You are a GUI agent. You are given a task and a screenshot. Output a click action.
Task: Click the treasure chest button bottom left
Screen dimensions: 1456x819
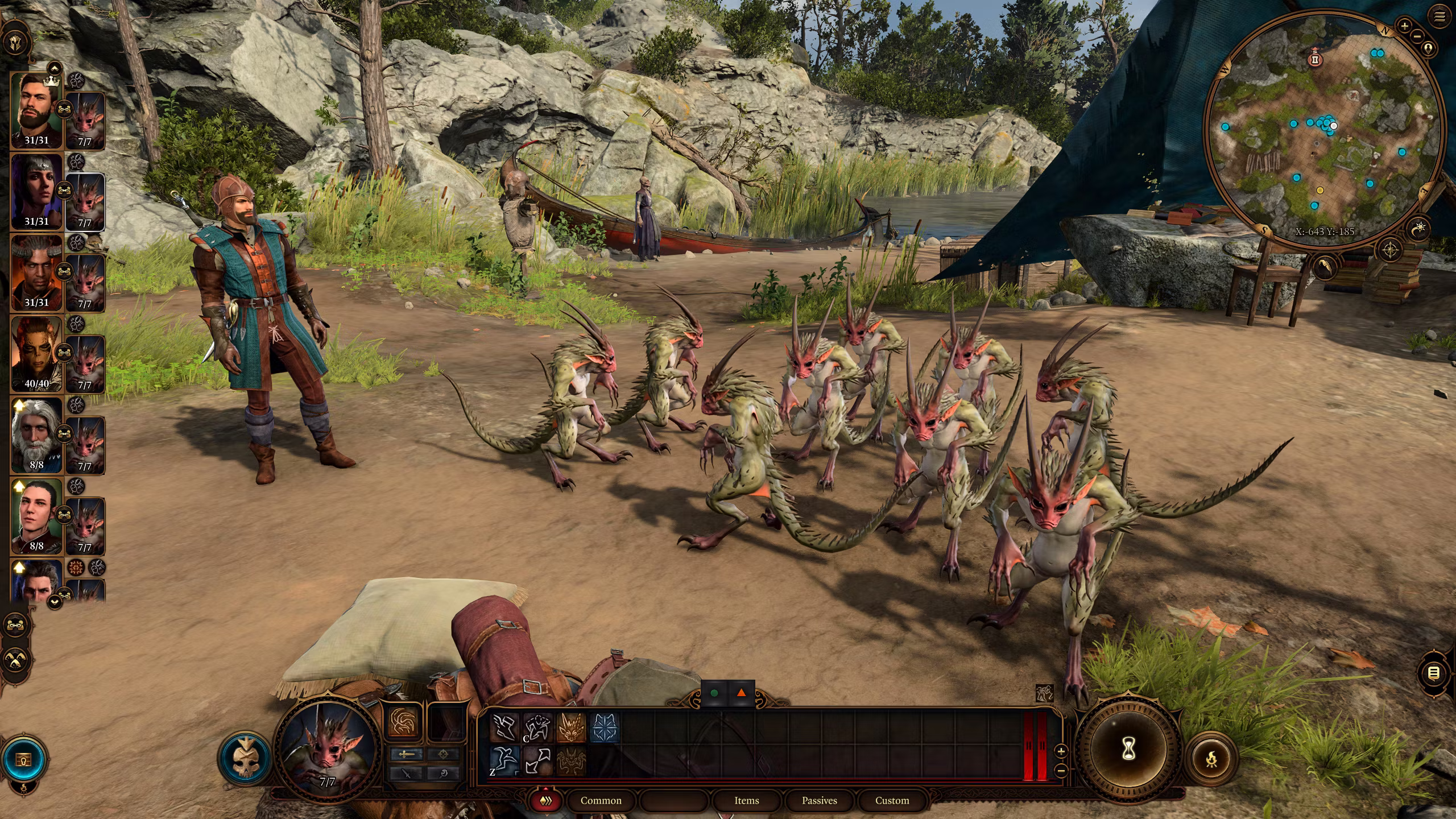pos(23,759)
